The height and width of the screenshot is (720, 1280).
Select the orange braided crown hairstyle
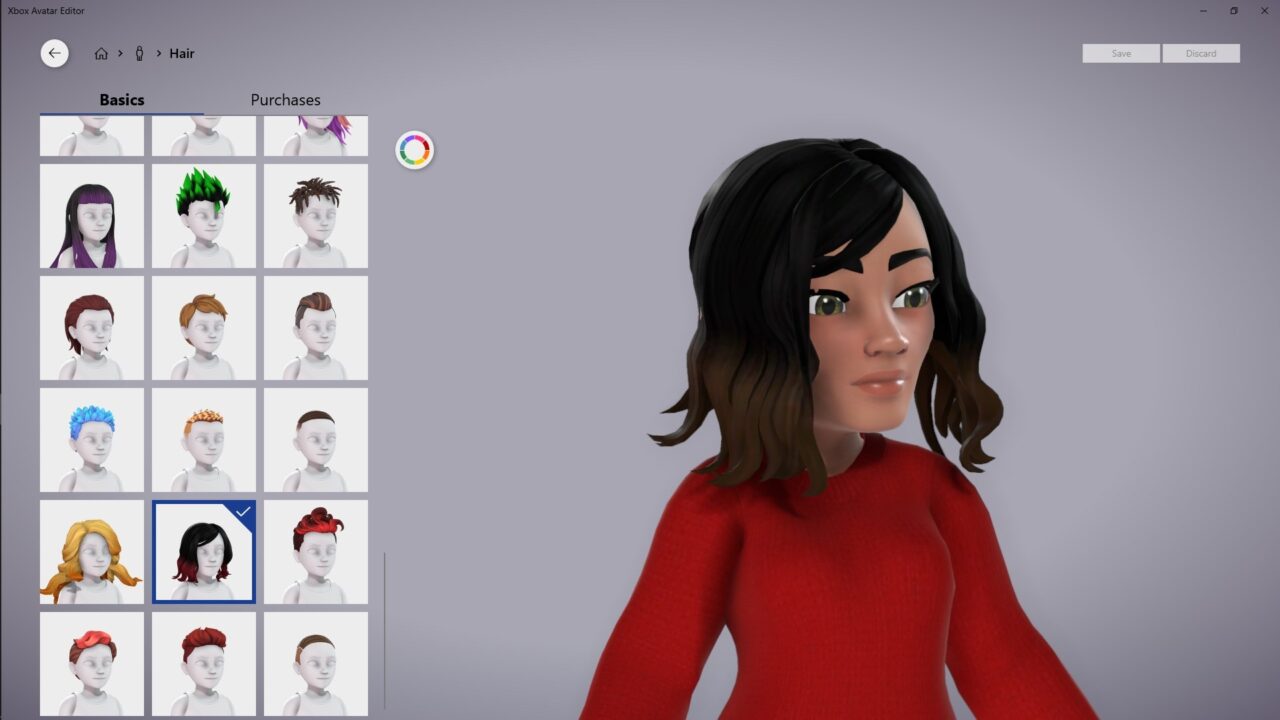point(204,440)
